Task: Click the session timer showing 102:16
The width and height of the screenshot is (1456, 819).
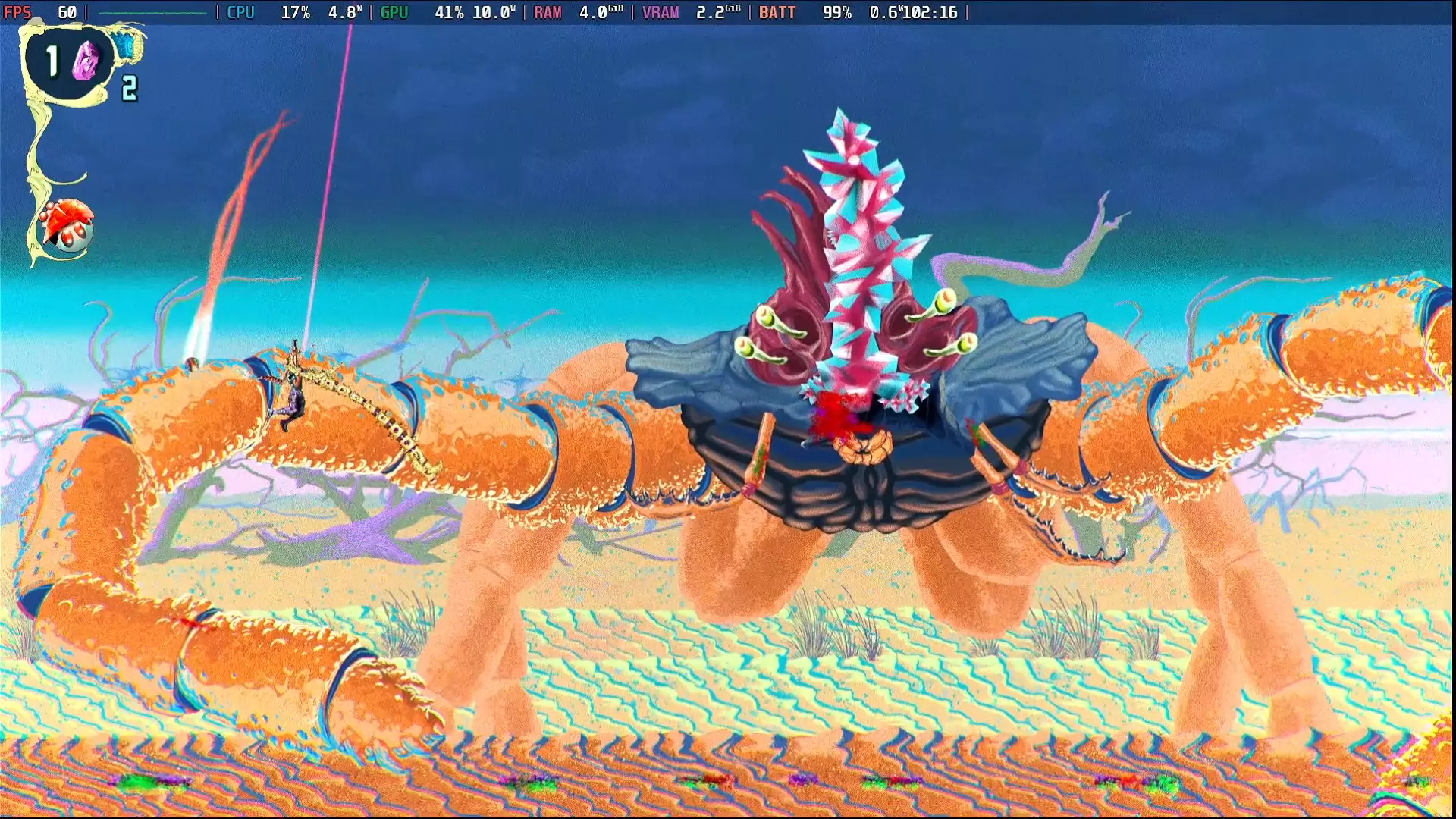Action: click(930, 11)
